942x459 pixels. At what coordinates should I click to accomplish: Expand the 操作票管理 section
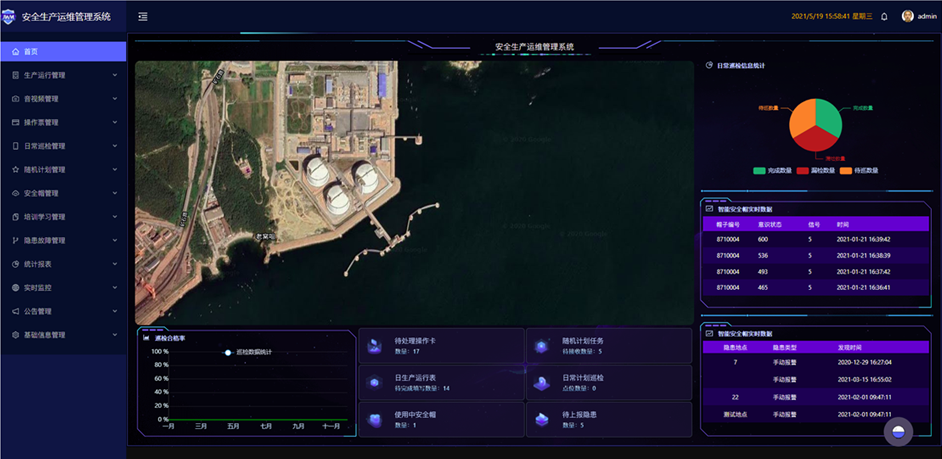point(42,122)
